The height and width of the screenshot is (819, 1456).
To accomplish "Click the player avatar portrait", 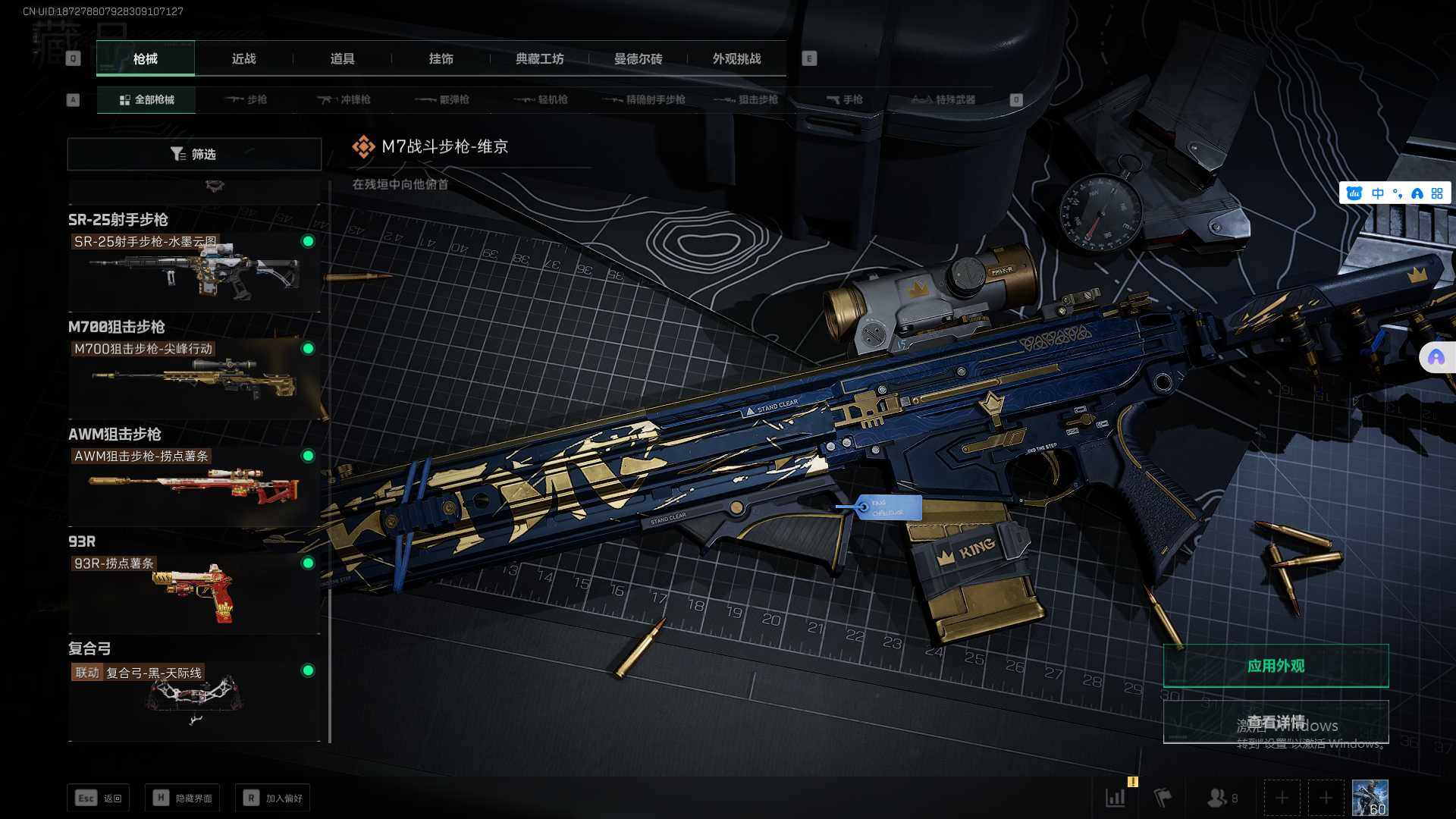I will tap(1370, 798).
